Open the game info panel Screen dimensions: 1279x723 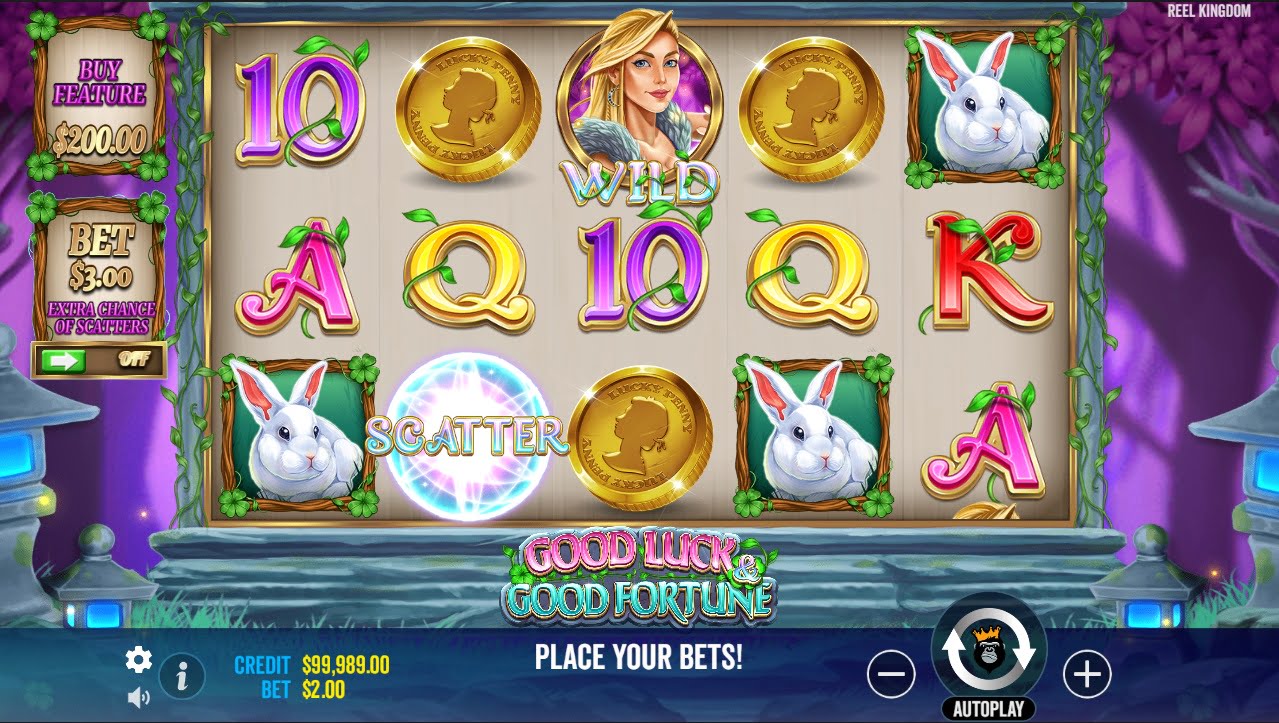pyautogui.click(x=182, y=677)
